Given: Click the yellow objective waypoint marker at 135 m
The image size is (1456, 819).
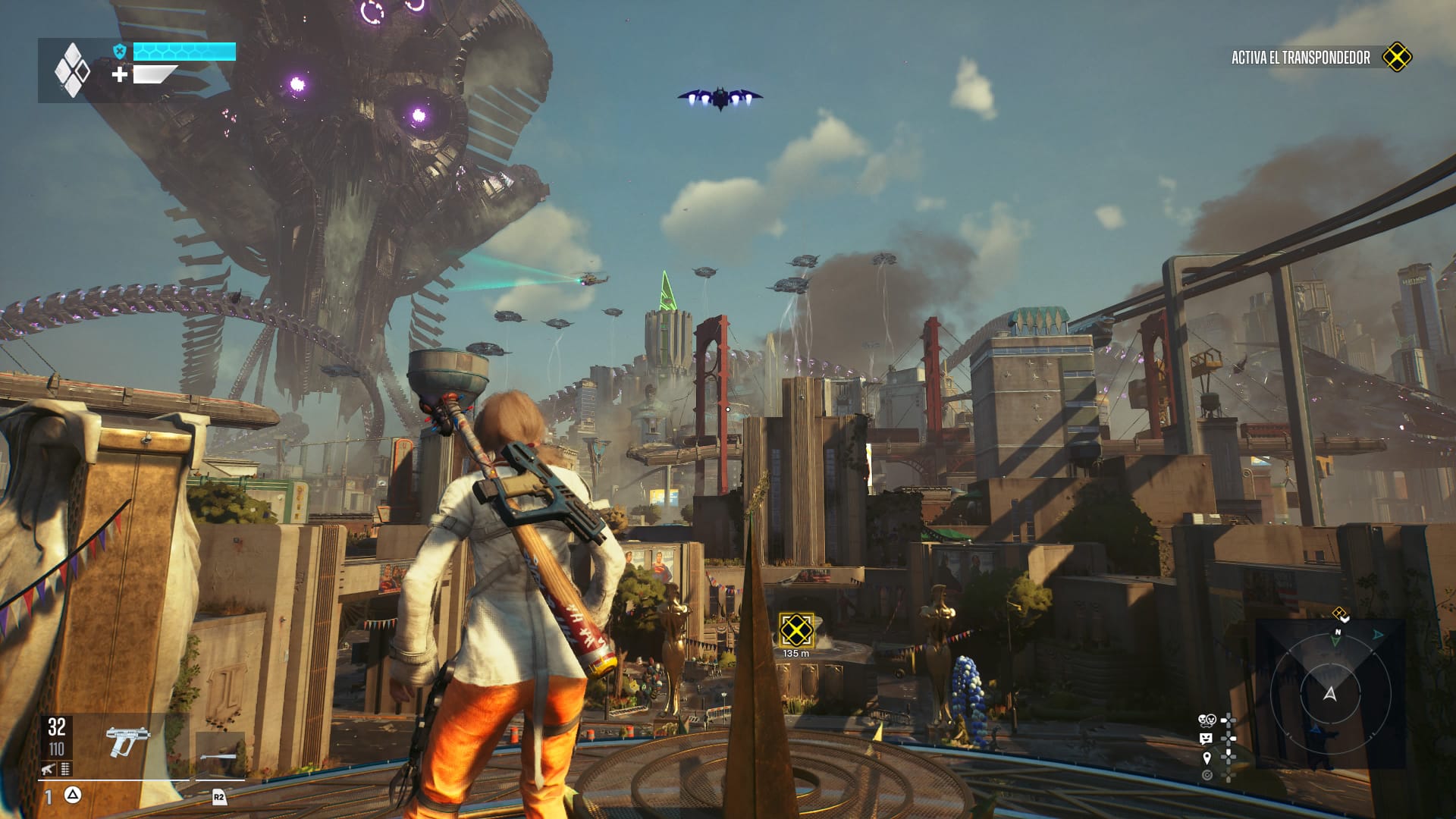Looking at the screenshot, I should (796, 629).
